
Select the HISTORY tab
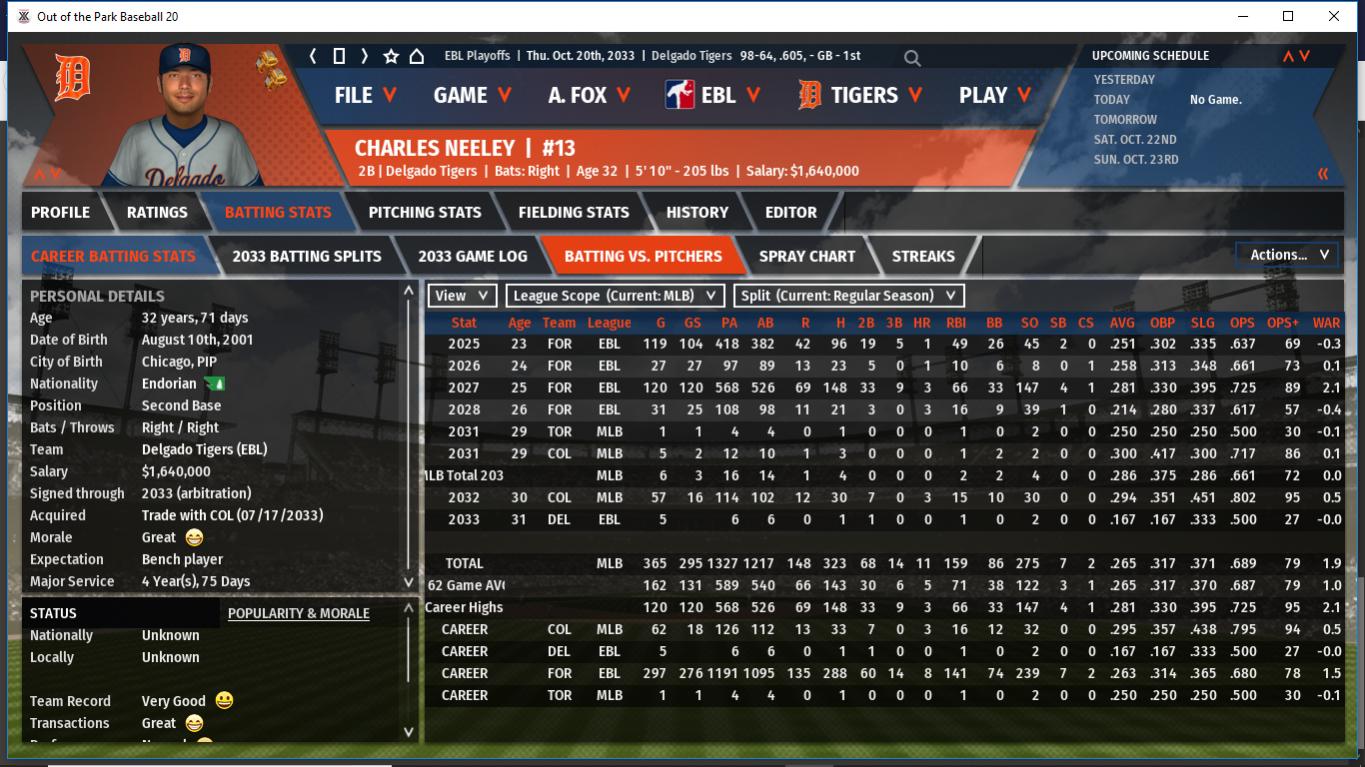pyautogui.click(x=697, y=212)
